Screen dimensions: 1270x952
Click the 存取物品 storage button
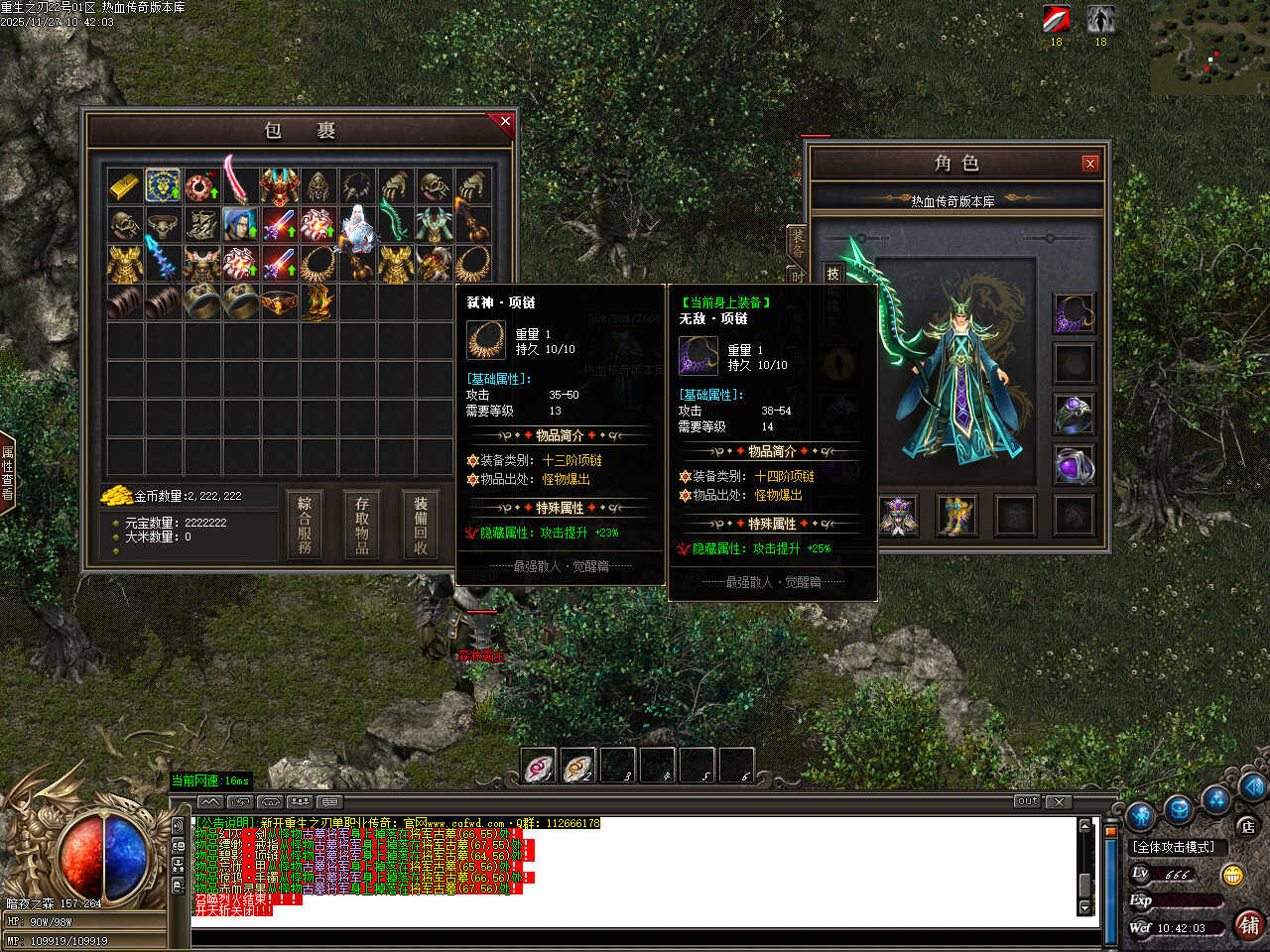(x=362, y=524)
